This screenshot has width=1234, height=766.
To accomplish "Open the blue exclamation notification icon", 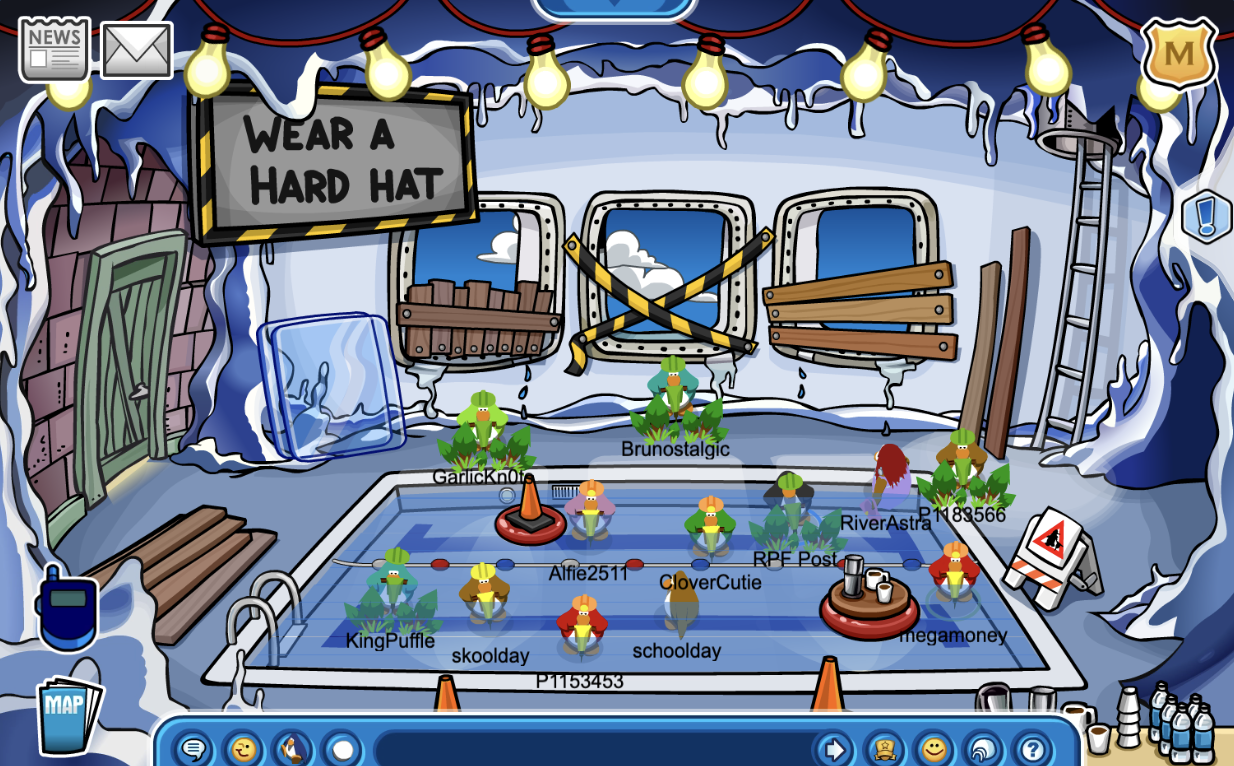I will tap(1205, 216).
